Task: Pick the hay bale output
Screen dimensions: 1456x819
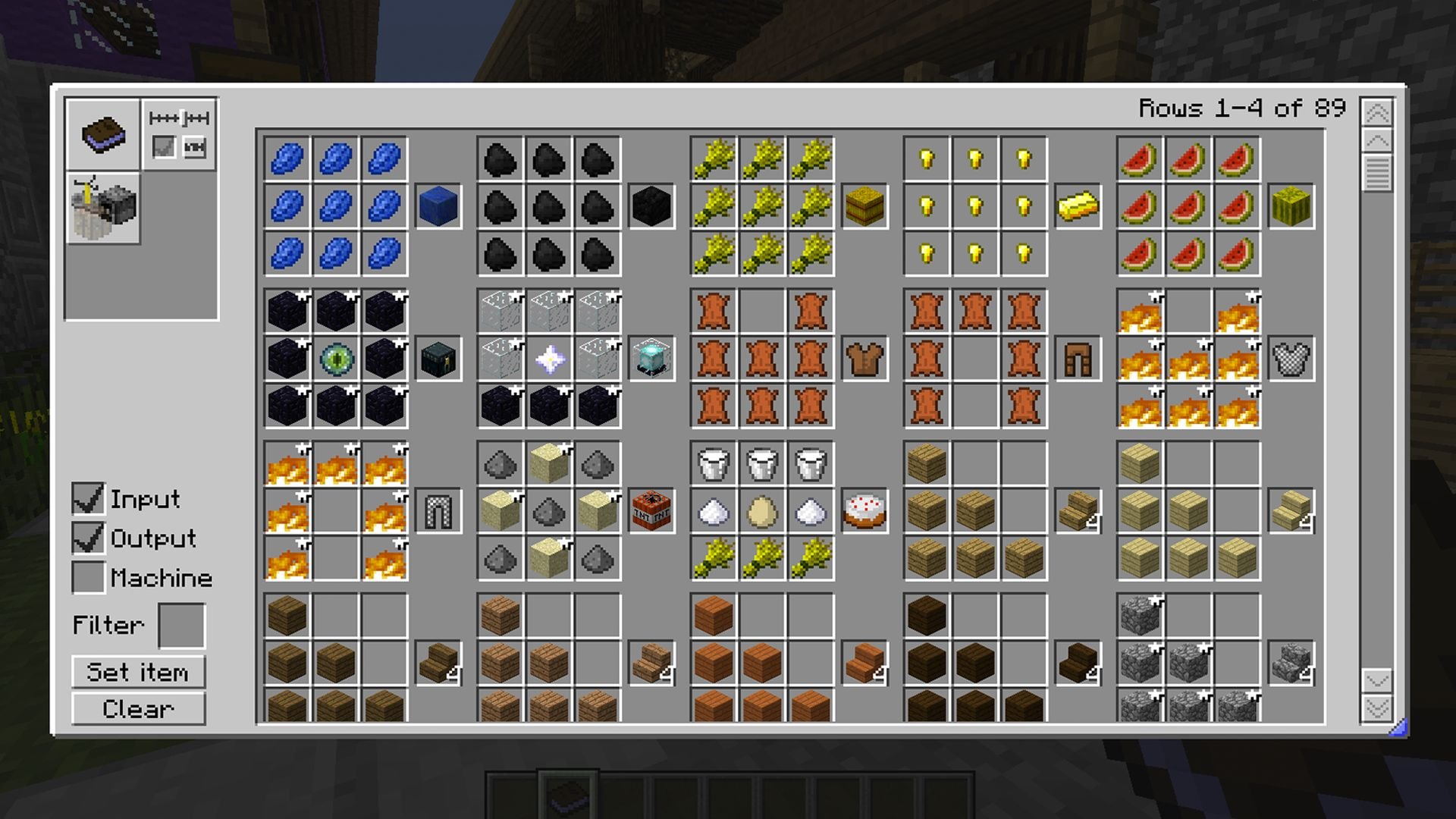Action: (864, 206)
